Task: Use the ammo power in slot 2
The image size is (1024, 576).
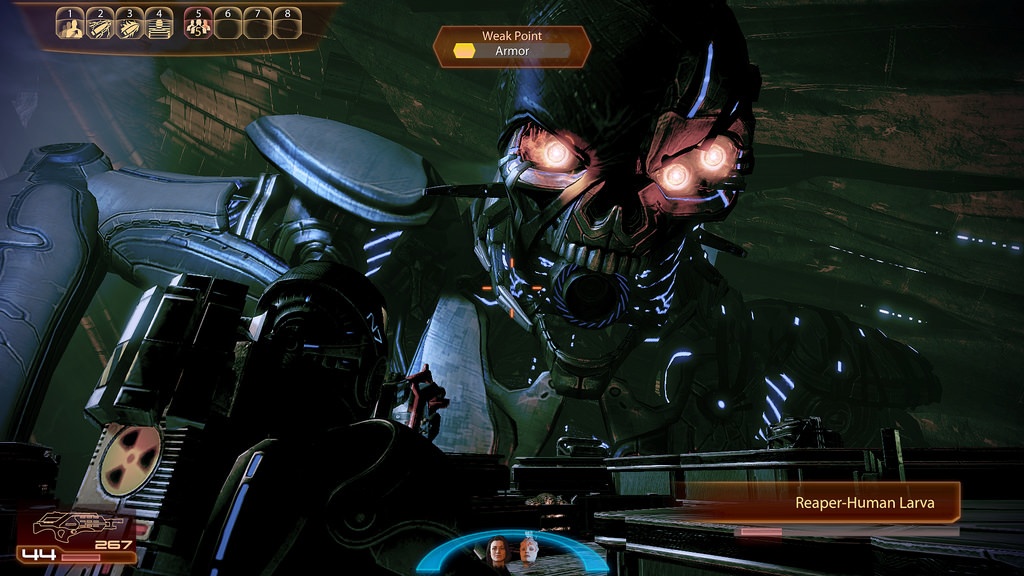Action: coord(100,25)
